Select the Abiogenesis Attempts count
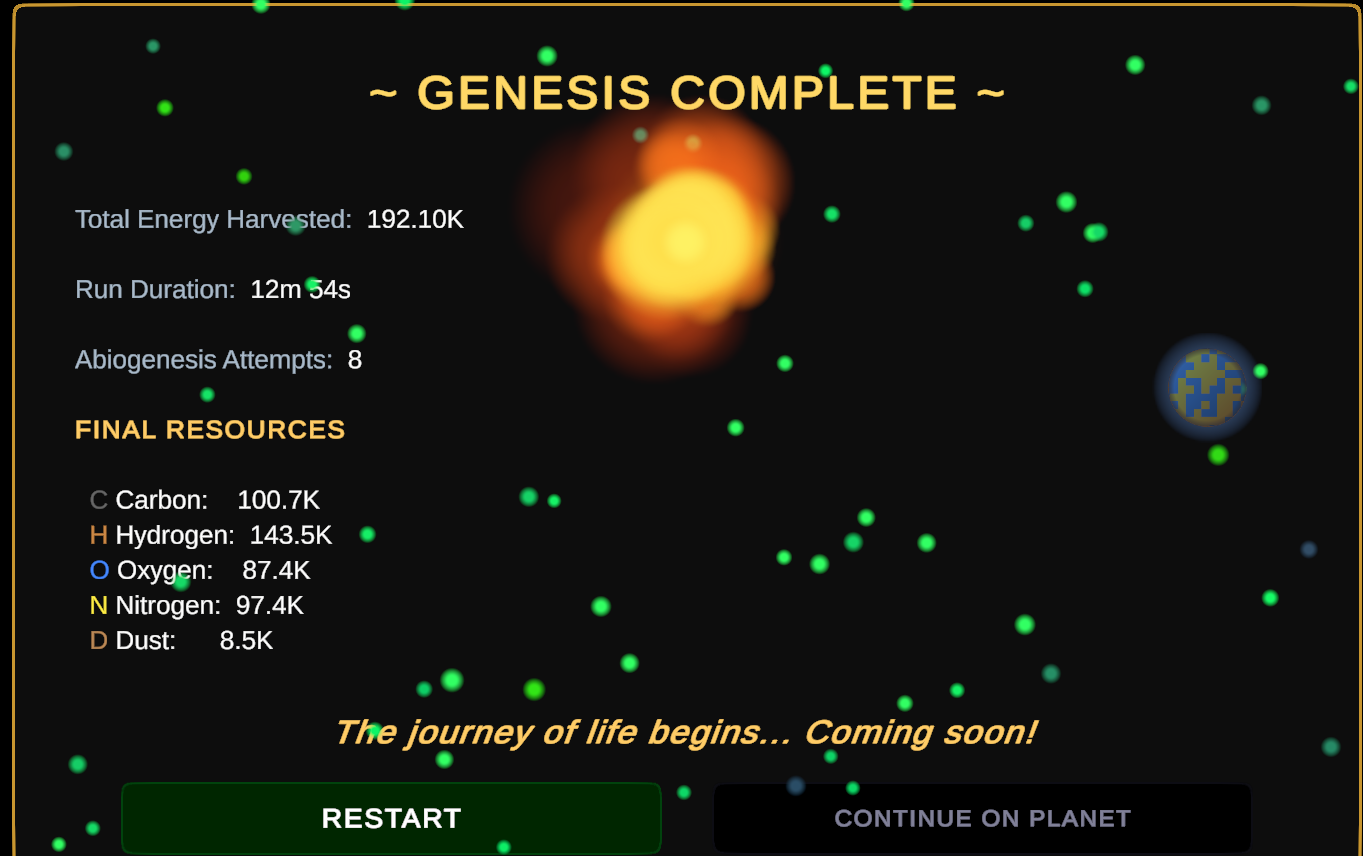This screenshot has height=856, width=1363. point(354,359)
